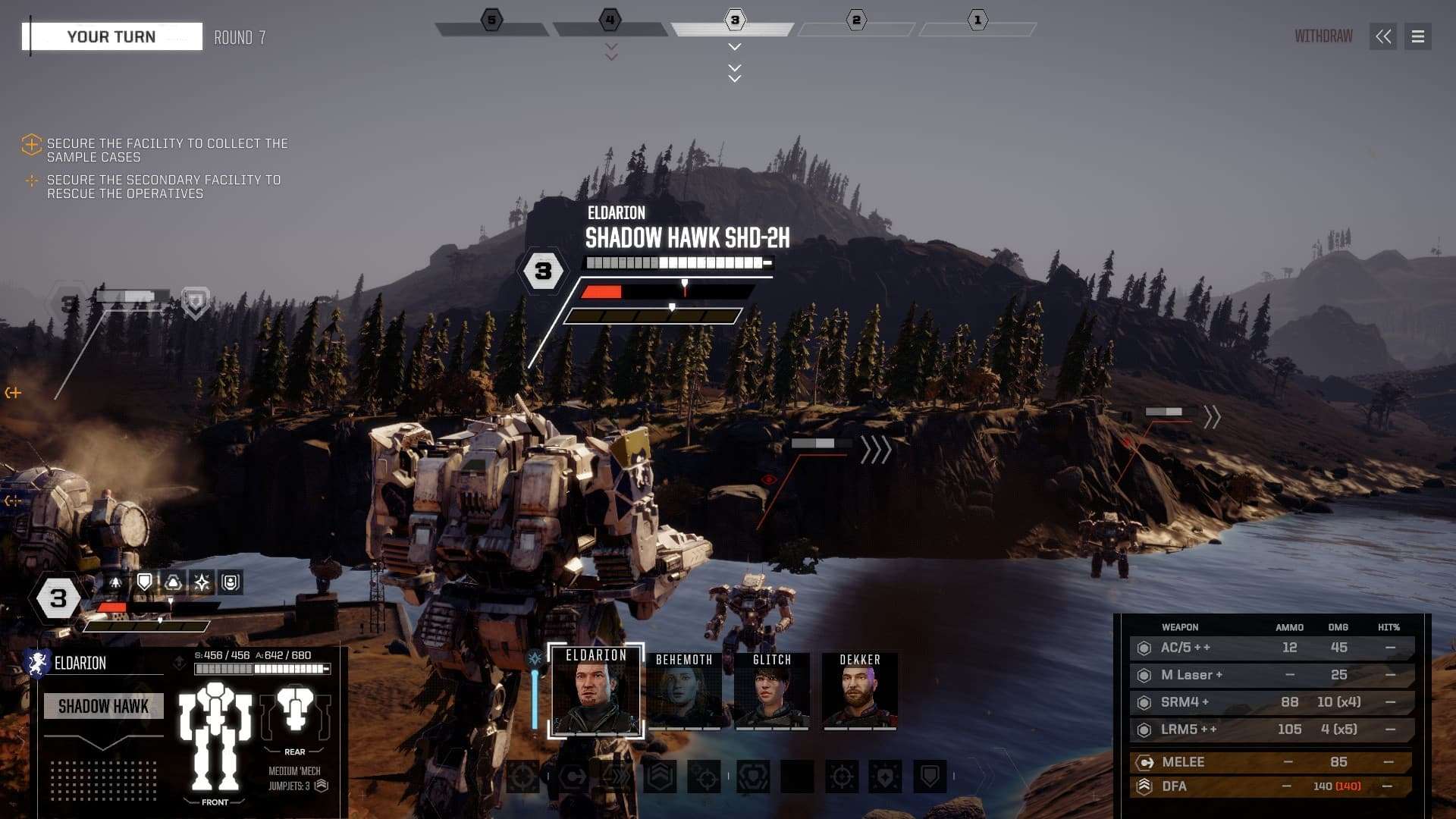This screenshot has height=819, width=1456.
Task: Click the plain shield brace ability
Action: (930, 777)
